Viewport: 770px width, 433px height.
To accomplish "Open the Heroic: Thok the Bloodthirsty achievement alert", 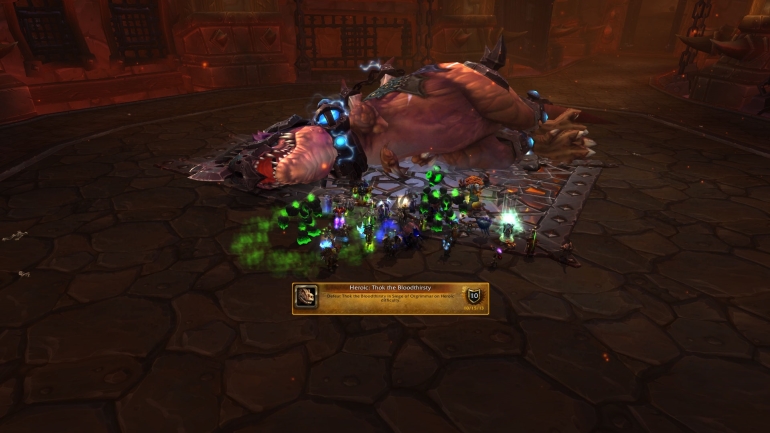I will [390, 298].
